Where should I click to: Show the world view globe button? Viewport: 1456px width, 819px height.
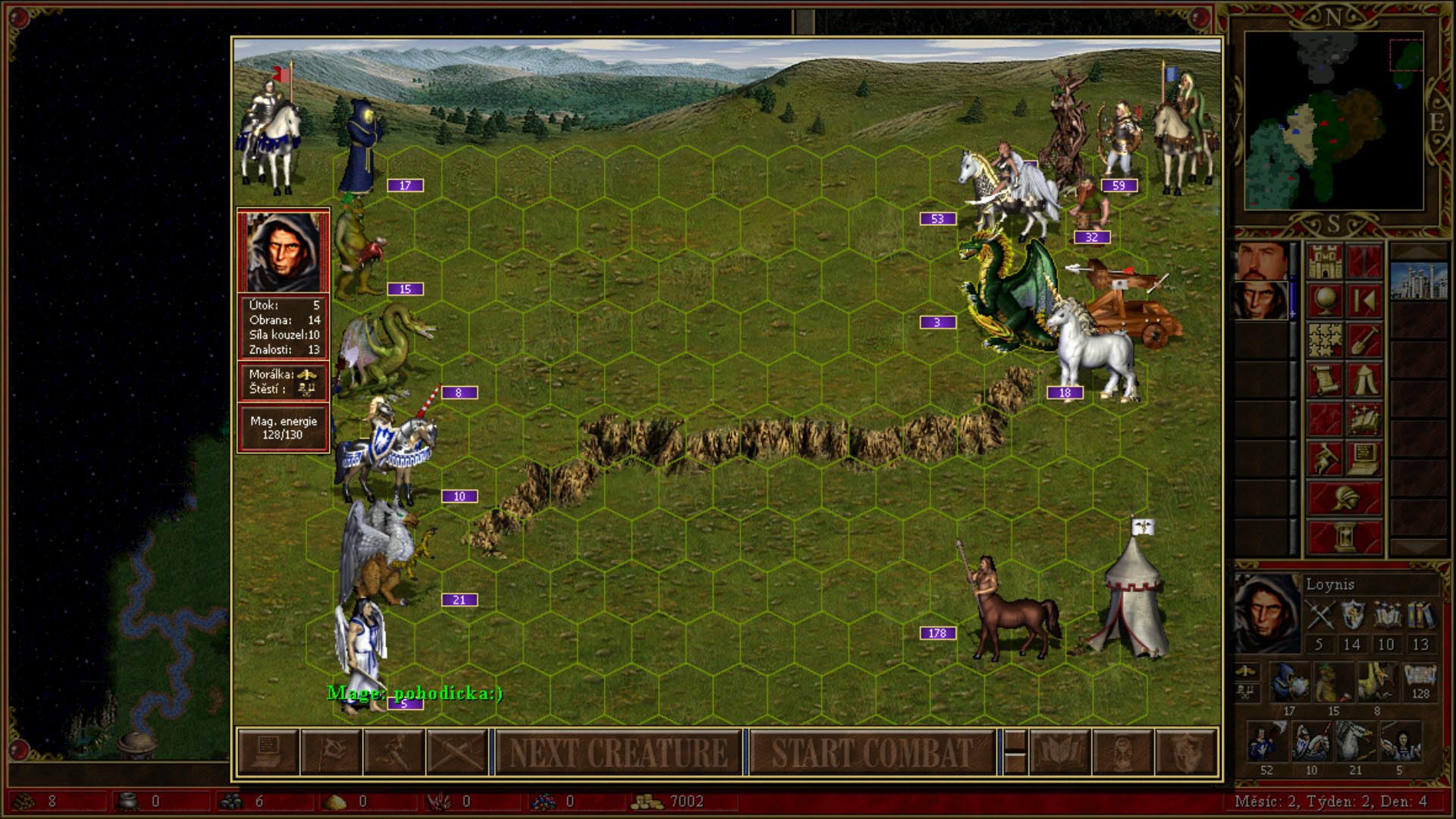(x=1325, y=301)
